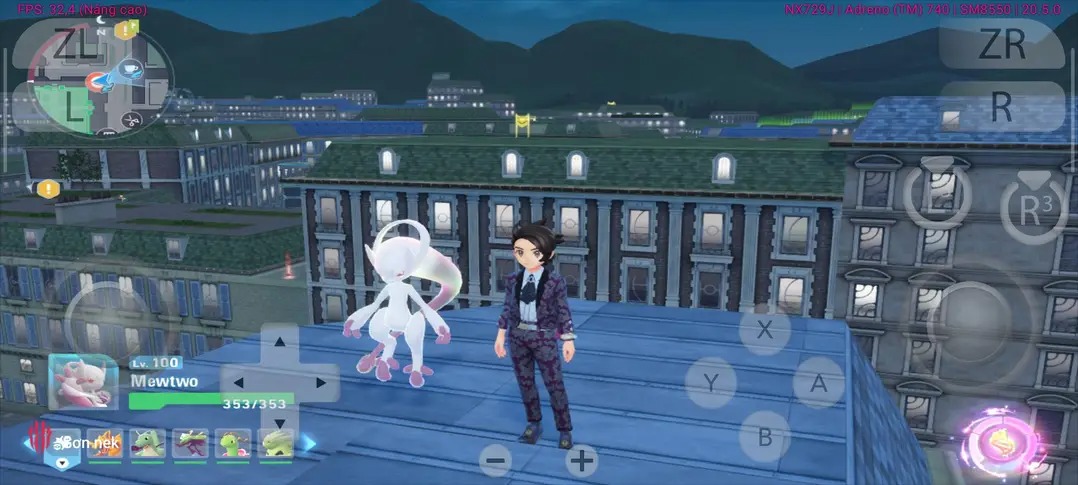Select the scissors salon marker on minimap

130,120
